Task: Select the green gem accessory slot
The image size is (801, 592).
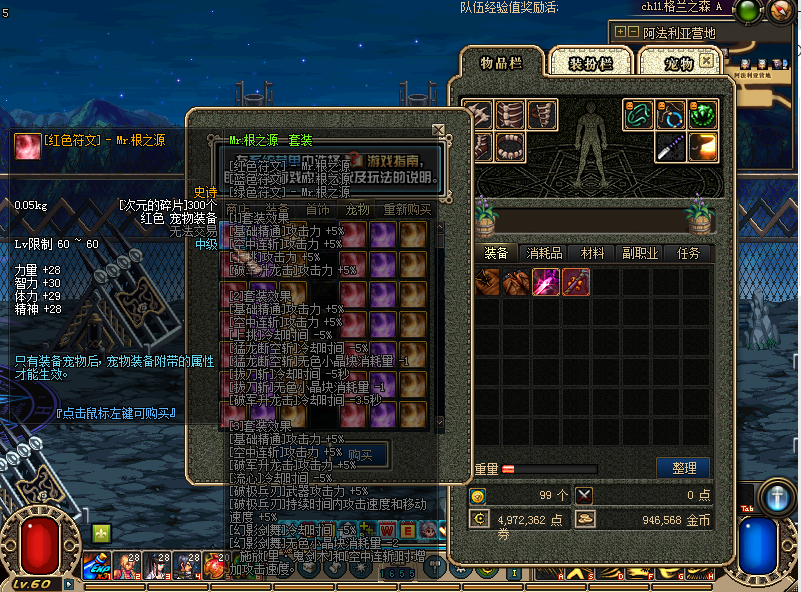Action: click(x=703, y=115)
